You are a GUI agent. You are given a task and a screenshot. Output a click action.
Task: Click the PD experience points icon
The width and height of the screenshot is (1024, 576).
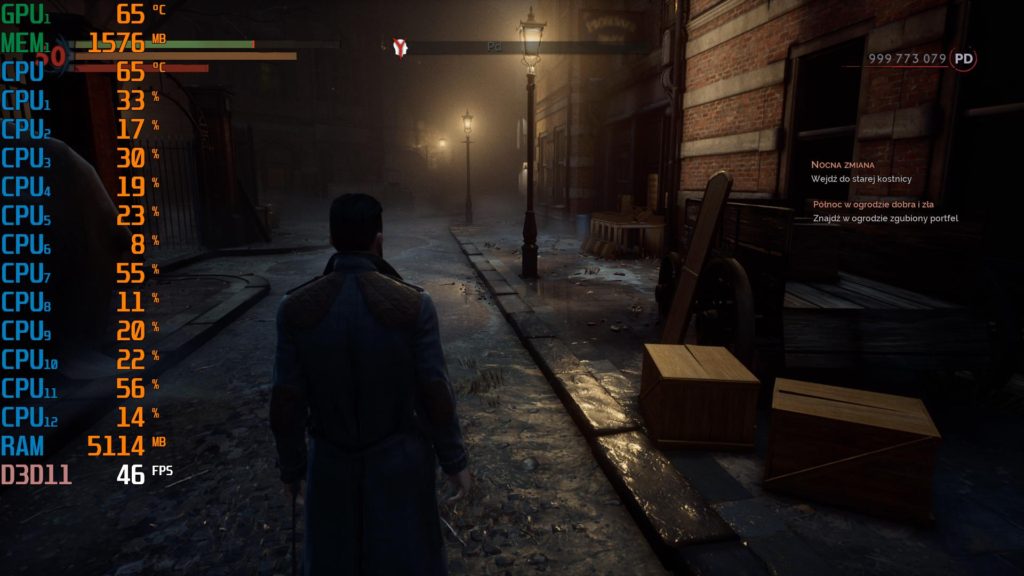(x=964, y=59)
